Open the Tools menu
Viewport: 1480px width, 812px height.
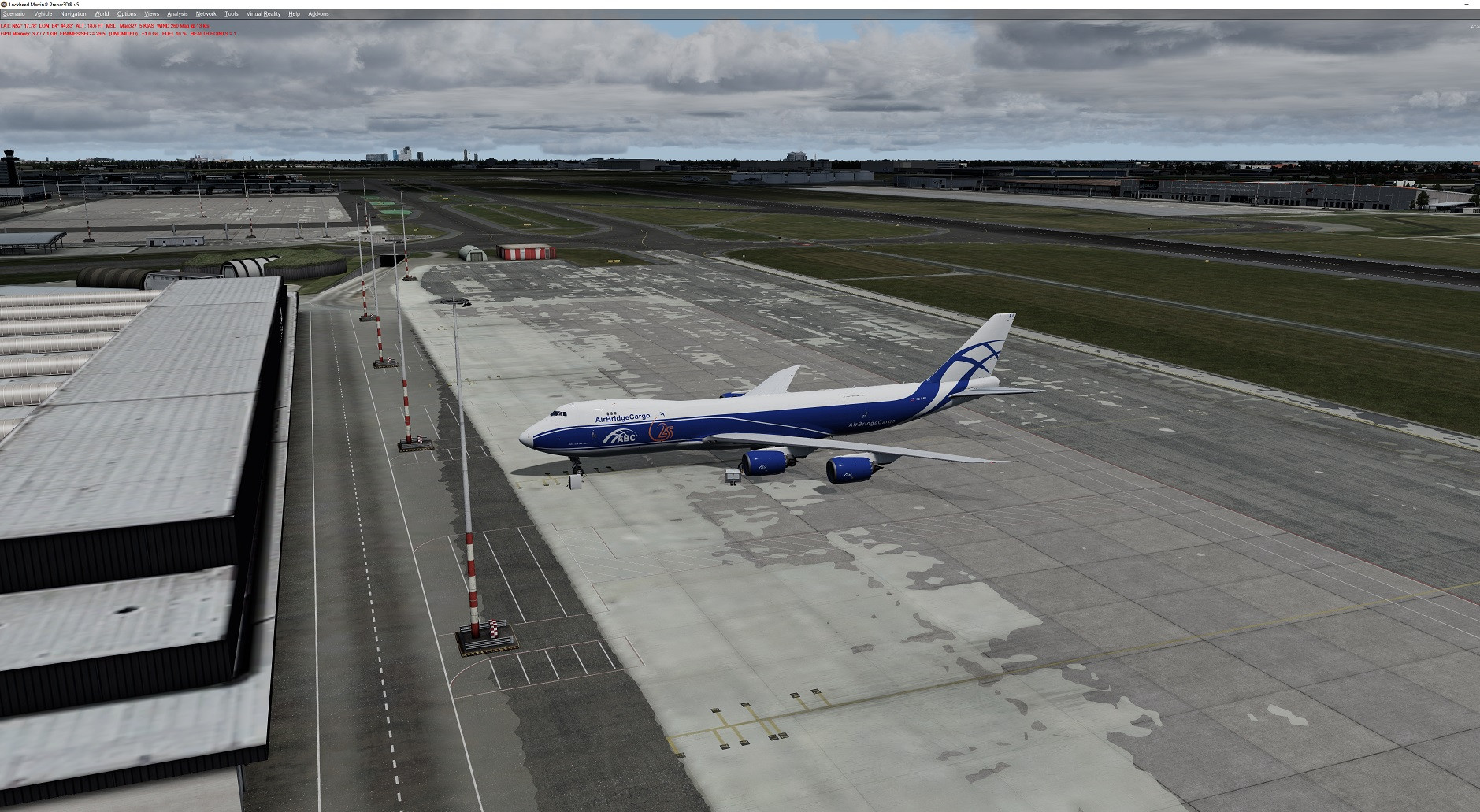click(231, 13)
